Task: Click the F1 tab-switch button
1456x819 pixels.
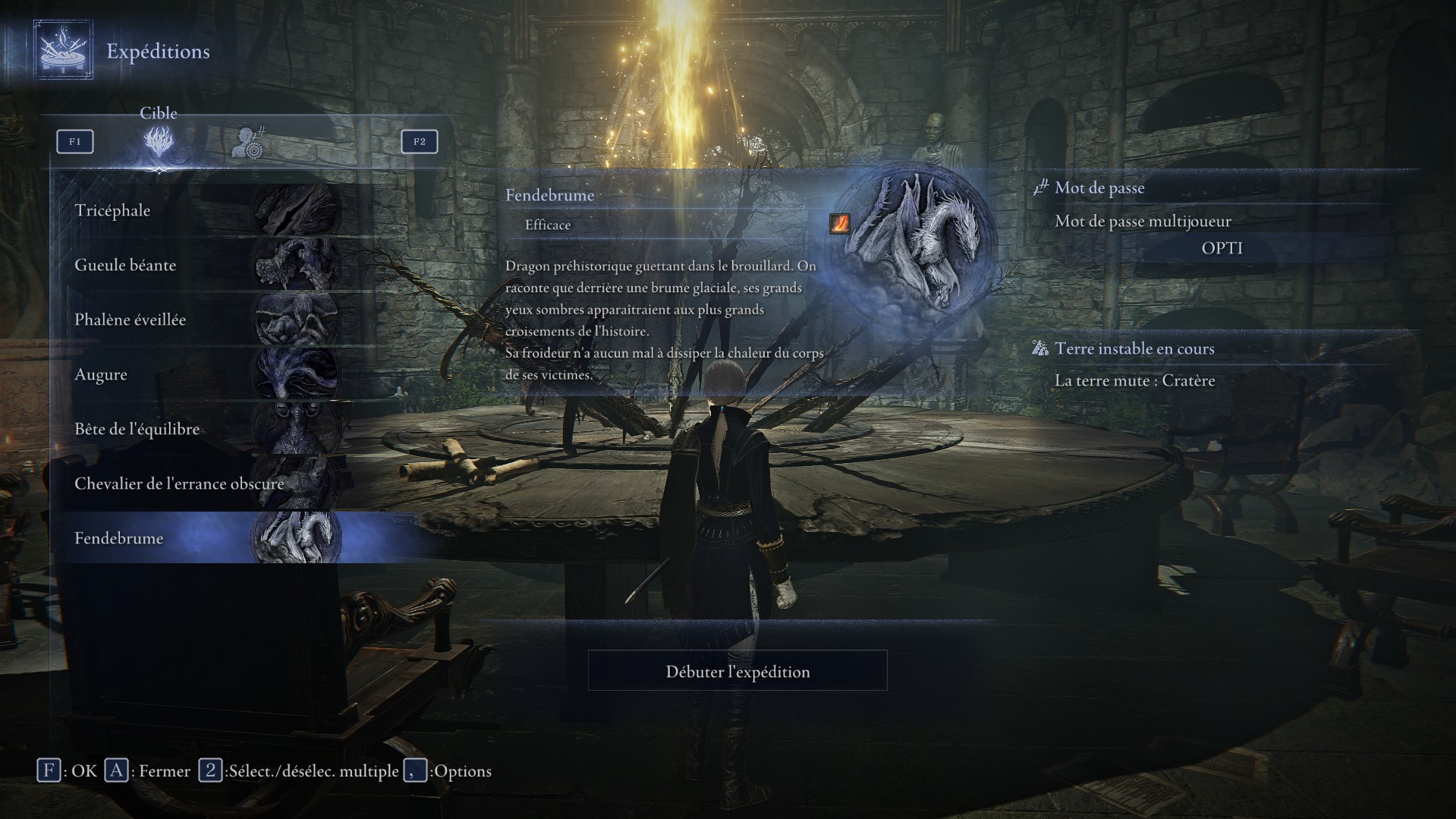Action: coord(74,141)
